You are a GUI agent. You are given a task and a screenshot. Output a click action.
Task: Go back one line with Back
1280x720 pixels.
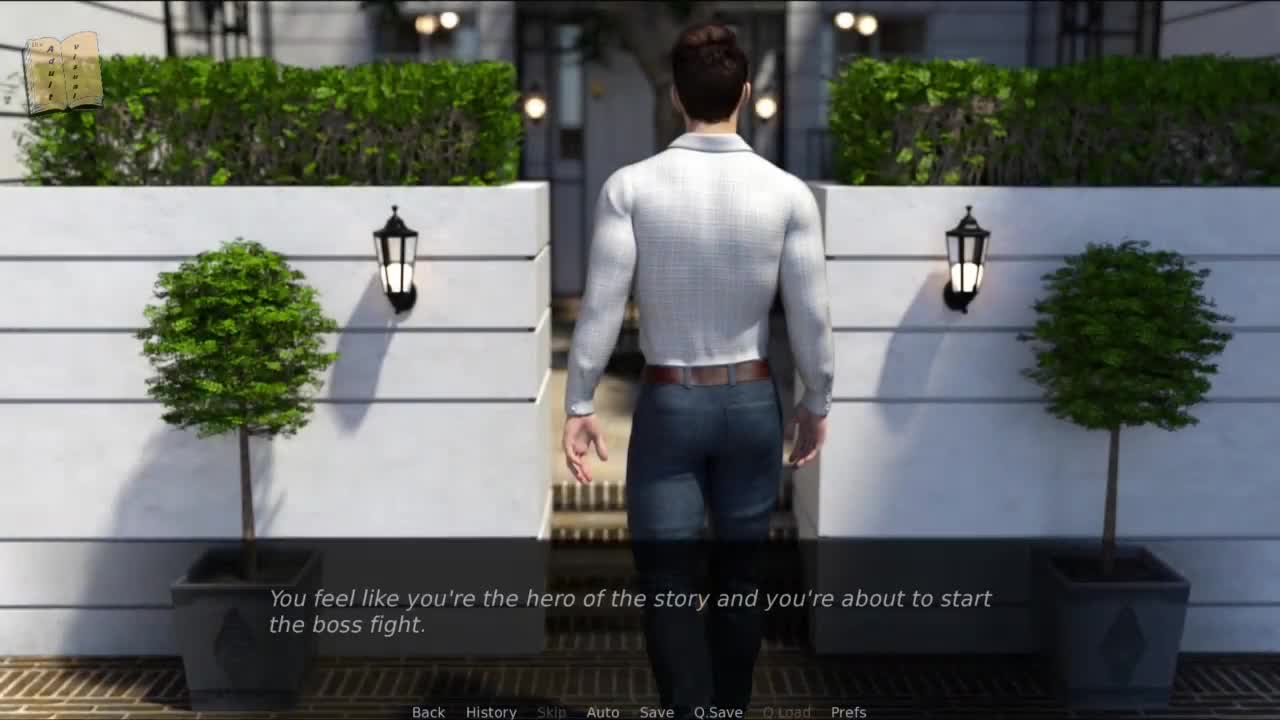coord(428,712)
